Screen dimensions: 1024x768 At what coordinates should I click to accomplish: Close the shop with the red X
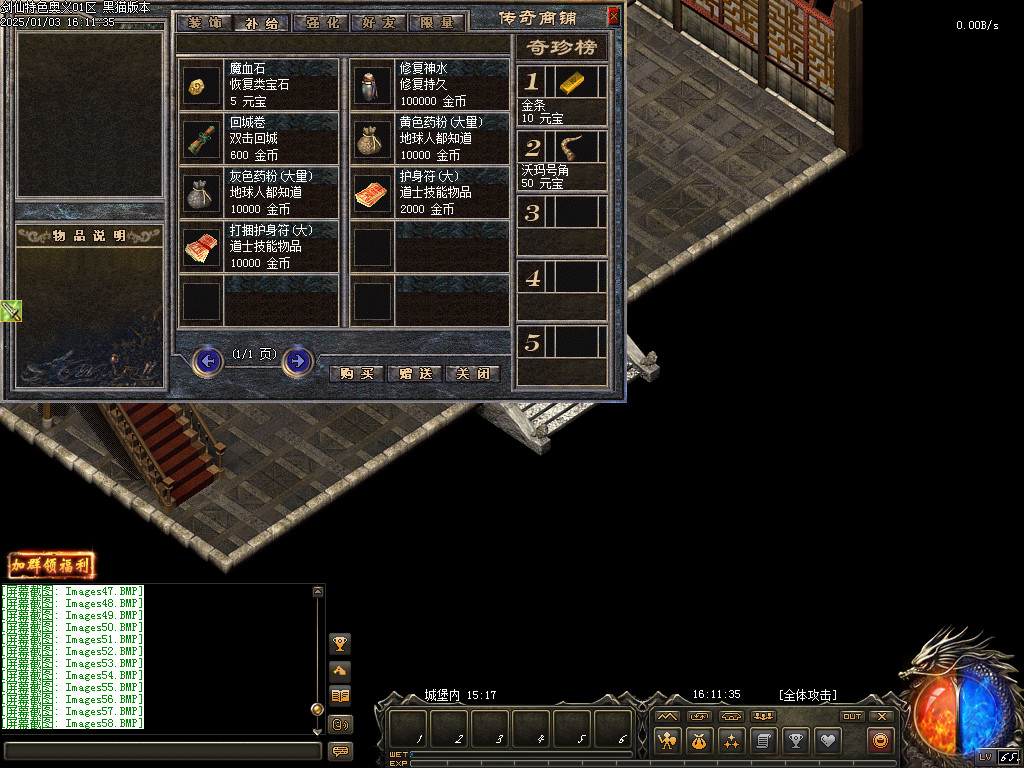coord(613,14)
